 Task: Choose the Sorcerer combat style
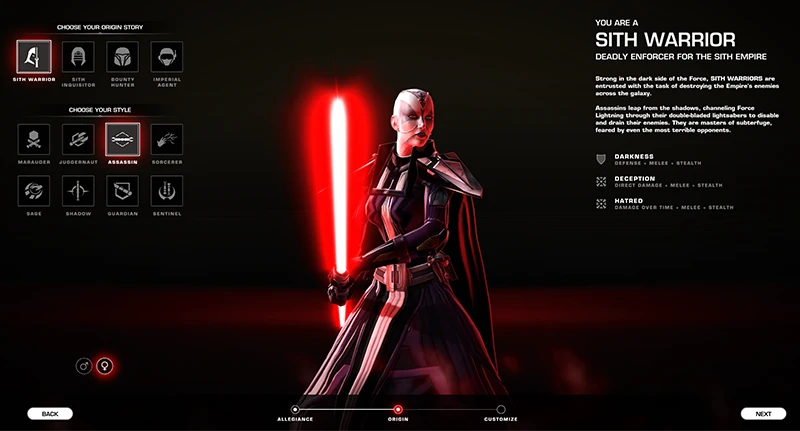(166, 139)
